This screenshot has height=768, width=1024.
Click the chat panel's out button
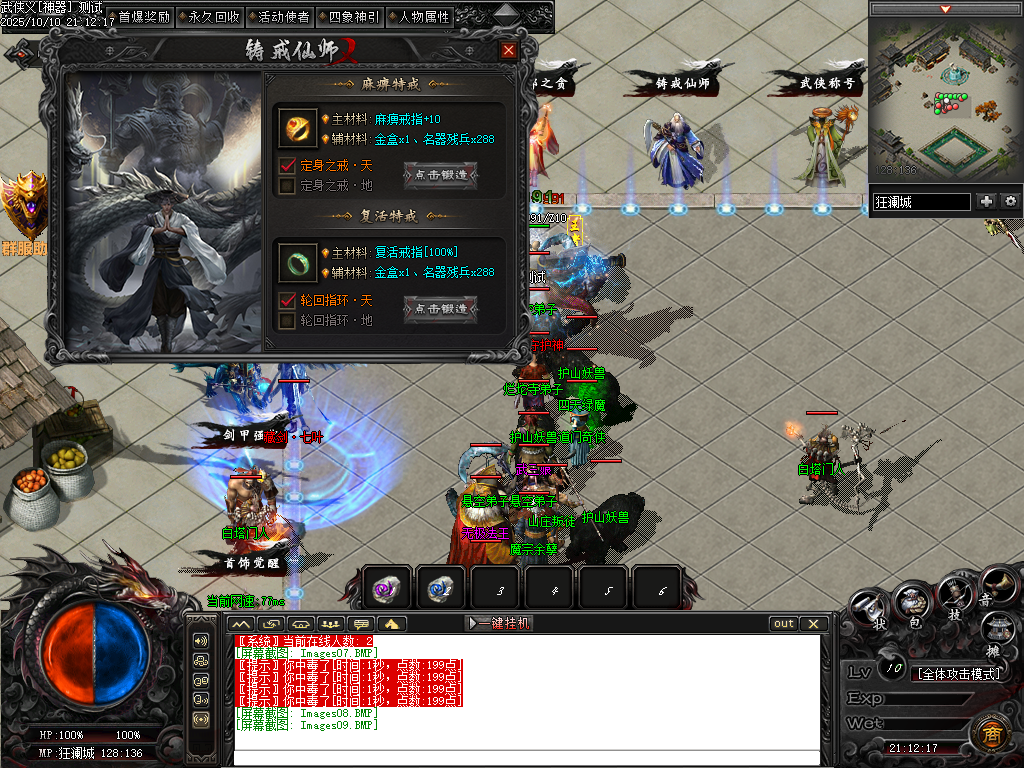(x=784, y=623)
